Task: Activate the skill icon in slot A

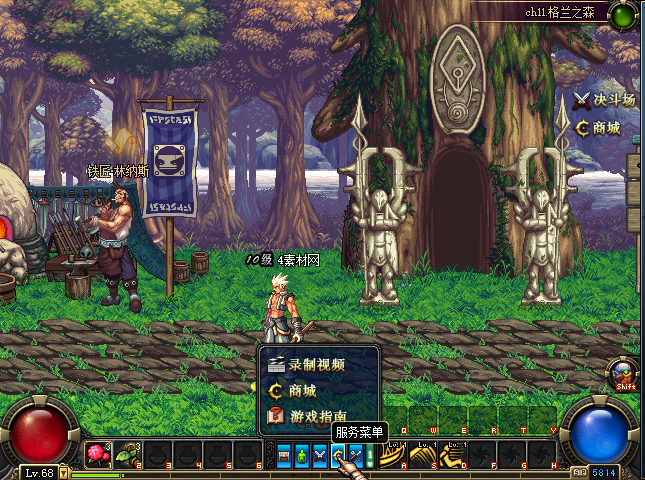Action: [x=391, y=455]
